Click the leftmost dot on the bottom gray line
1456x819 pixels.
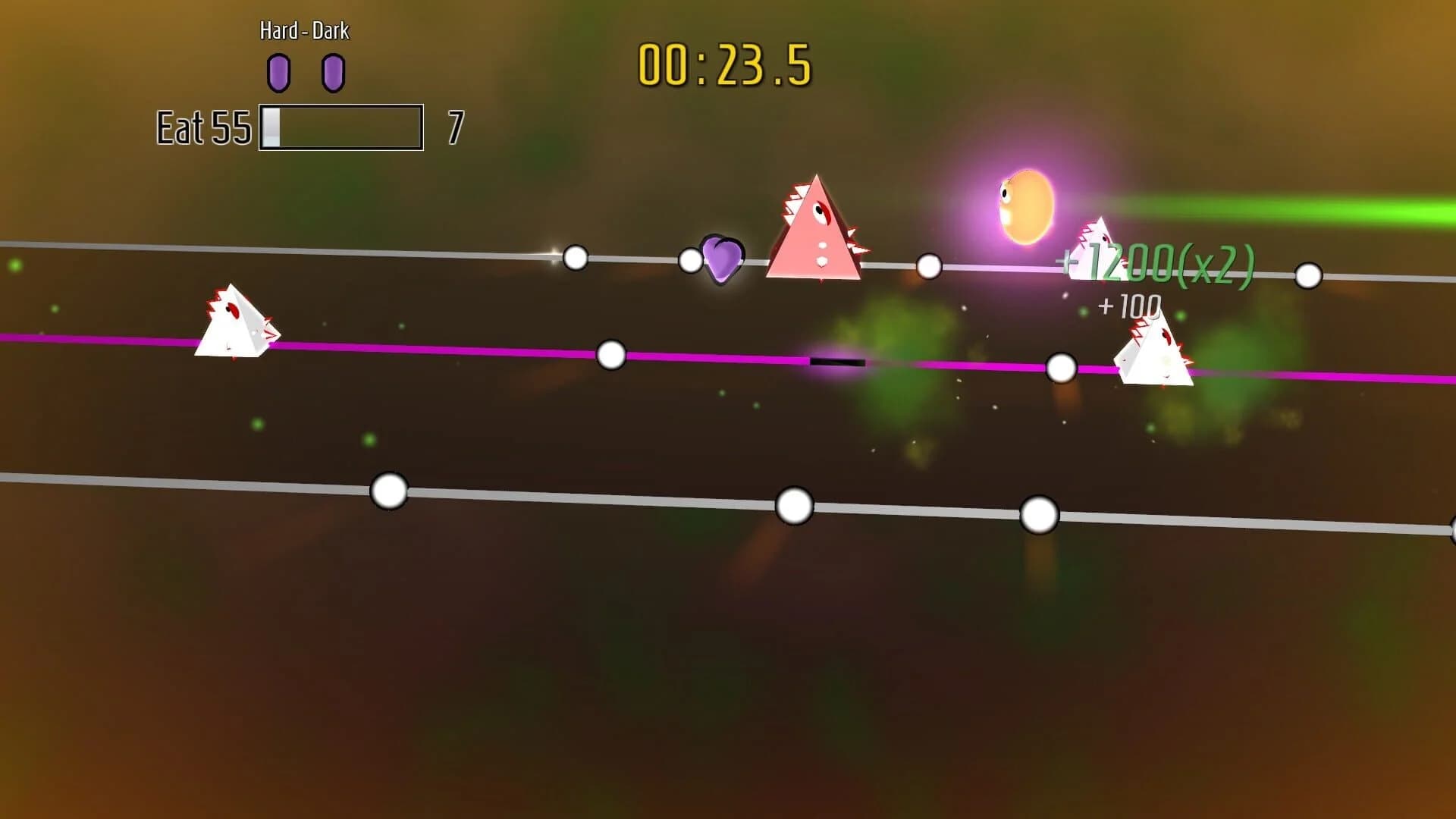[x=389, y=491]
